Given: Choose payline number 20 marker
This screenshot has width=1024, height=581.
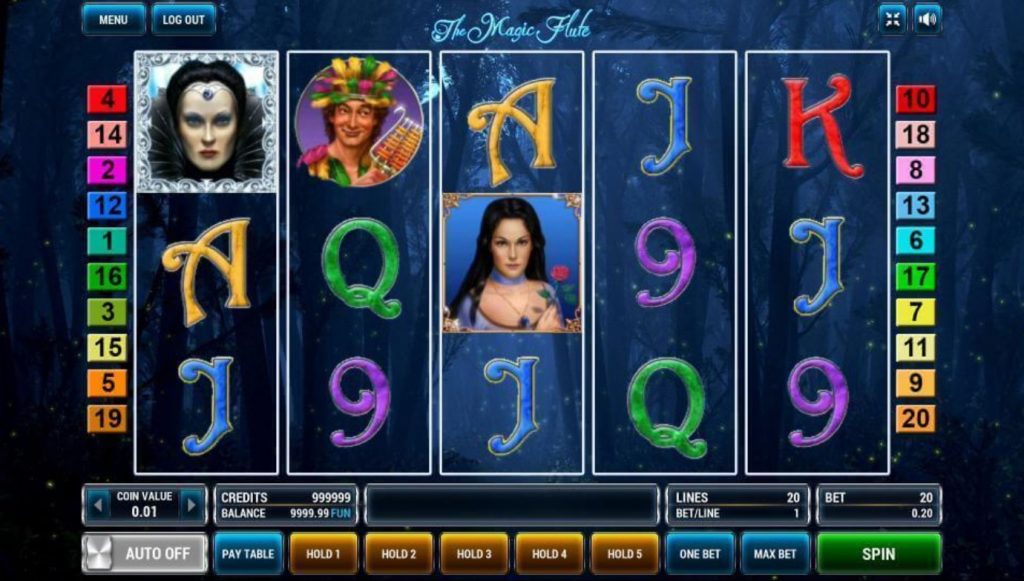Looking at the screenshot, I should [x=915, y=418].
